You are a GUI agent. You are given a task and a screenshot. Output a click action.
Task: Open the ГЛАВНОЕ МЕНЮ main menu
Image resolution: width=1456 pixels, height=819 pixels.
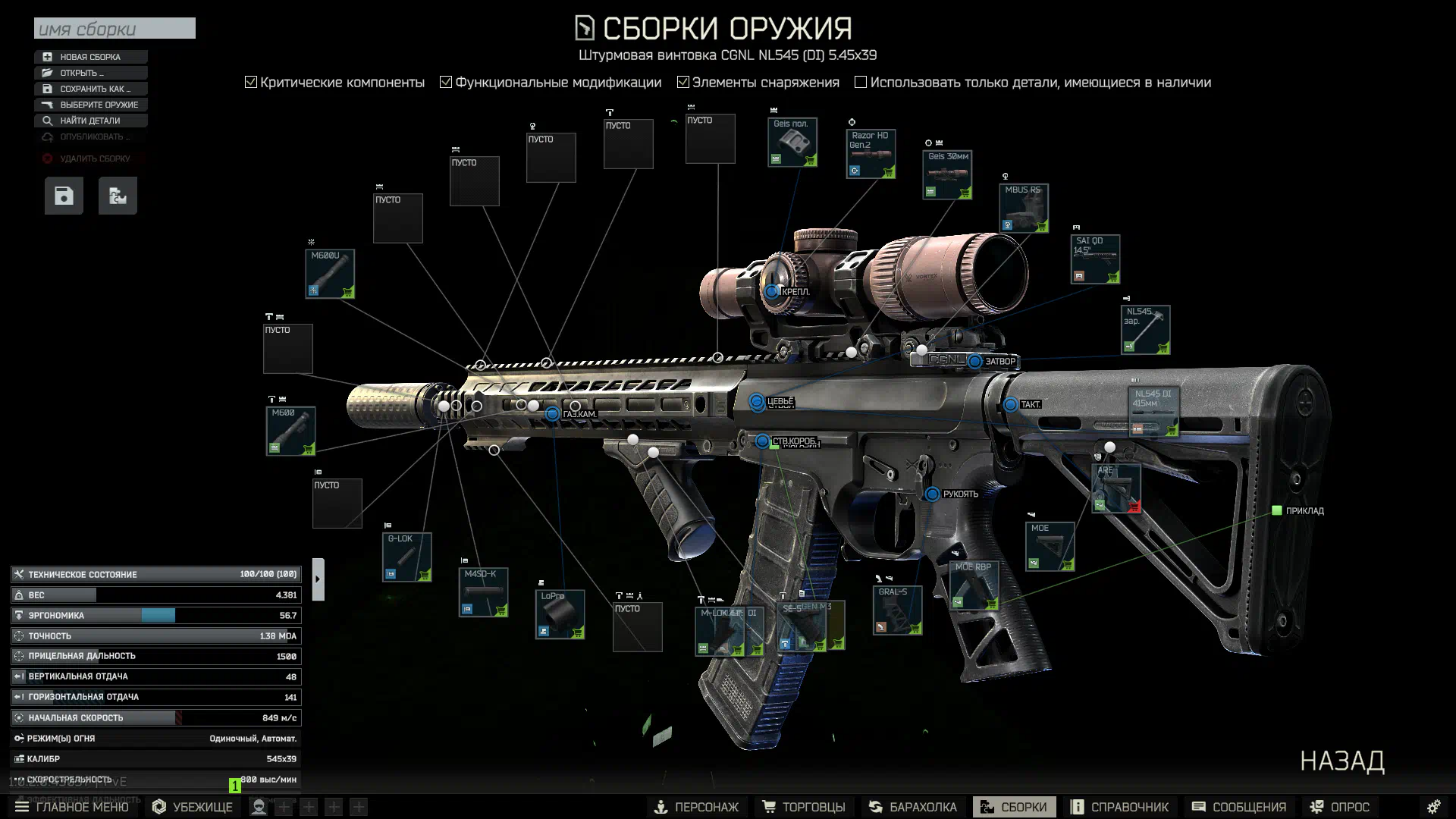(72, 807)
